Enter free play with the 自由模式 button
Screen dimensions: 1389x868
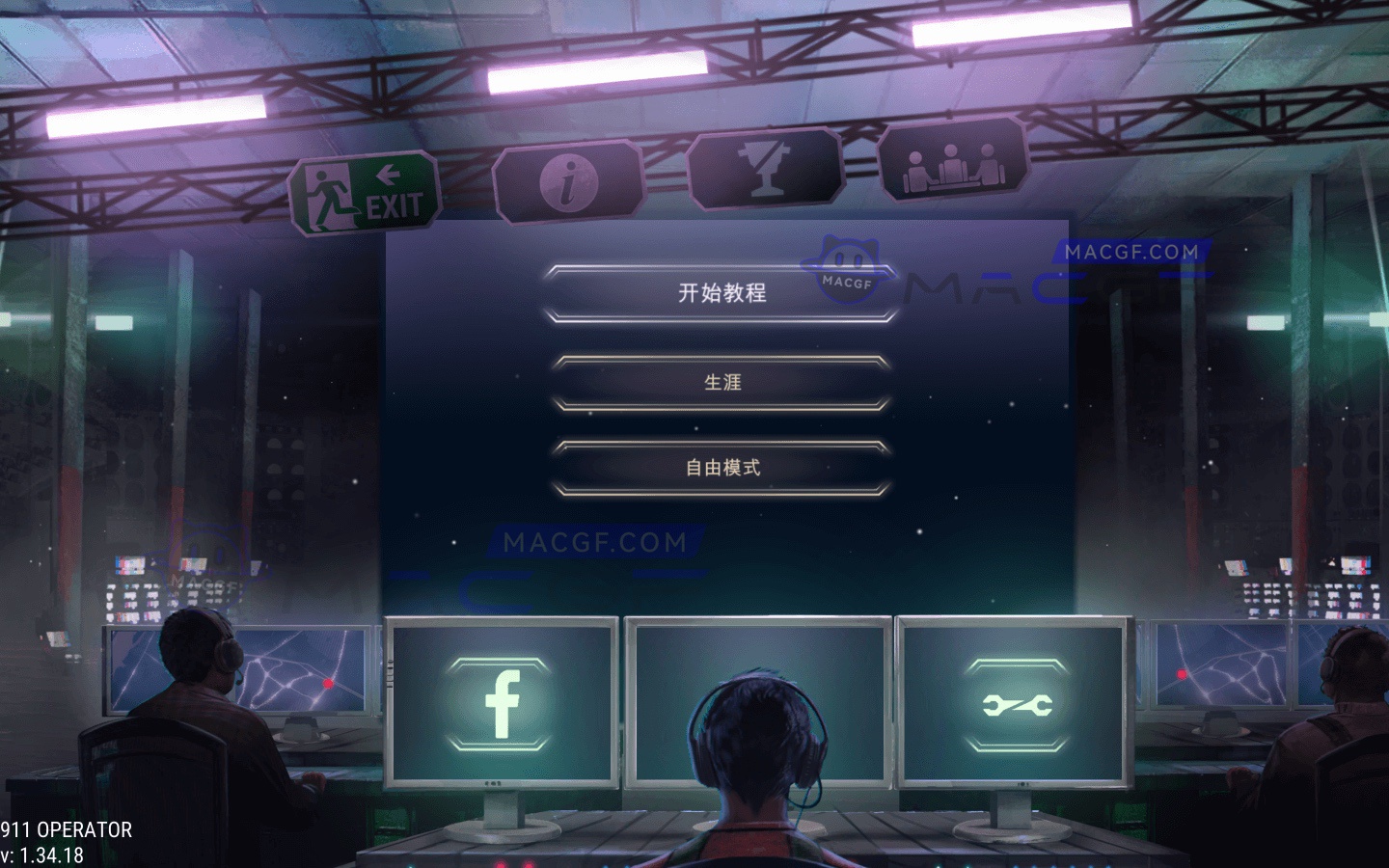click(723, 467)
